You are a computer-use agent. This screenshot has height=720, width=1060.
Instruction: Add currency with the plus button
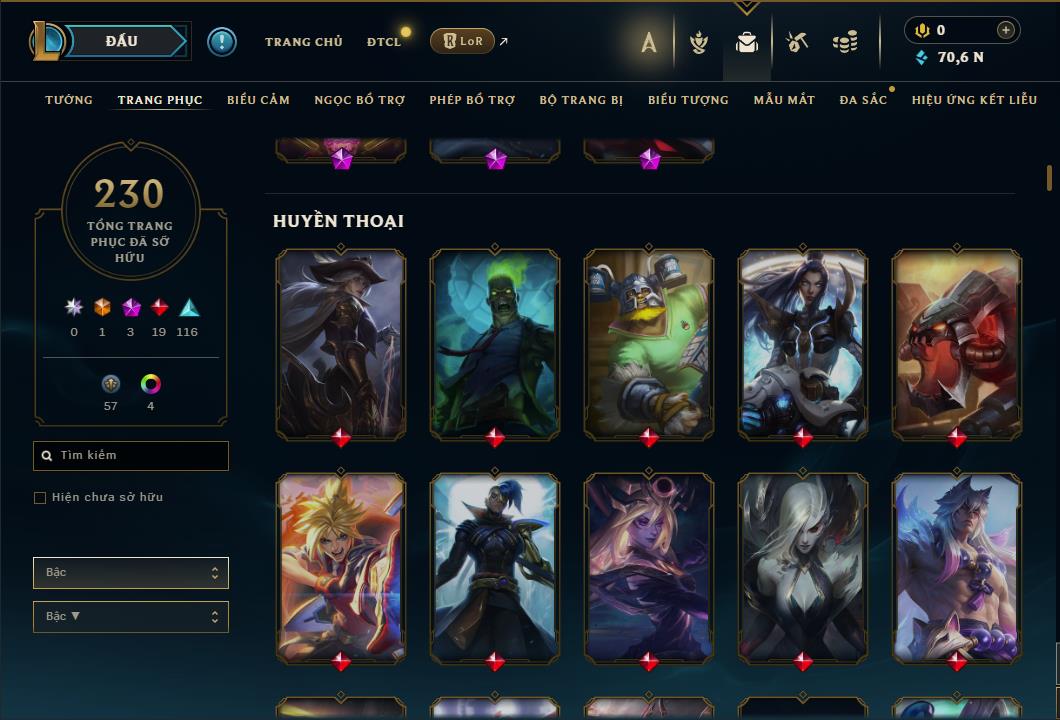[x=1005, y=30]
